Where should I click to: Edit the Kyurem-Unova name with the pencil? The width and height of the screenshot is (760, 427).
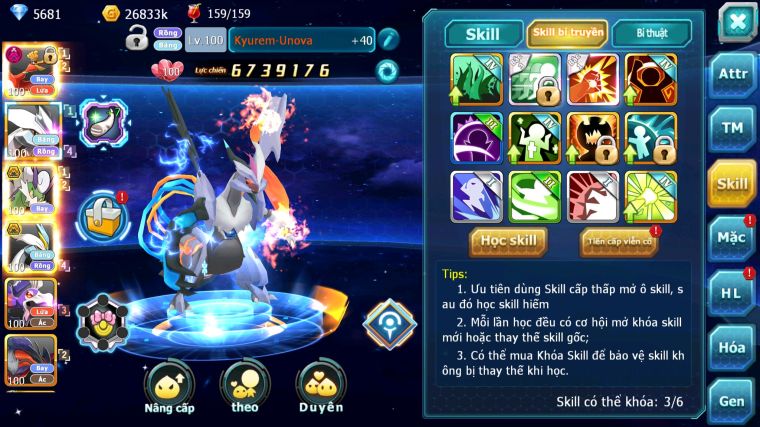pyautogui.click(x=388, y=40)
